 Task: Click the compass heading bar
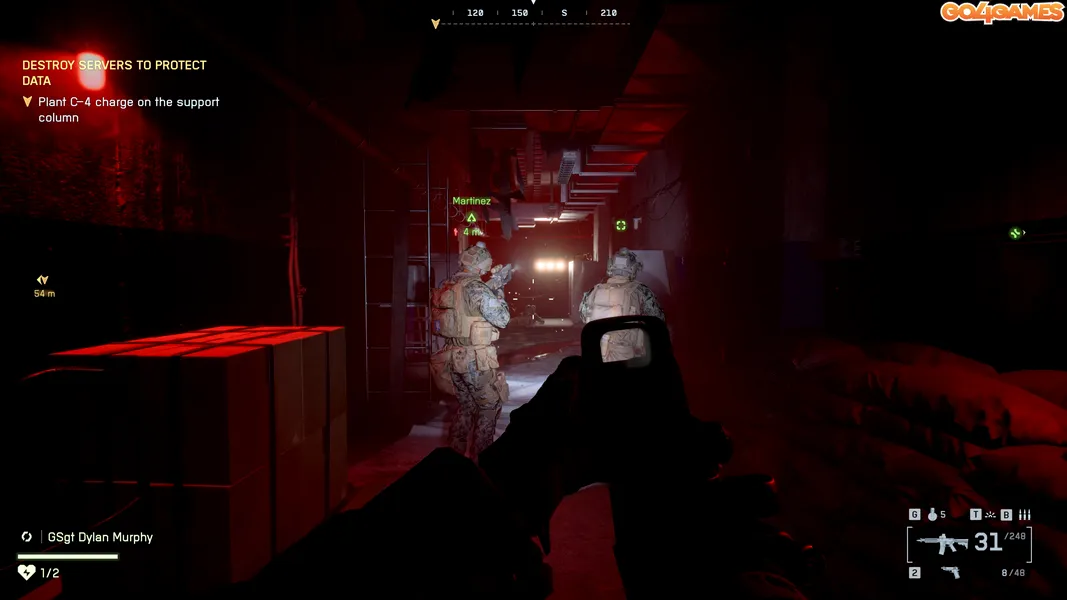coord(533,15)
